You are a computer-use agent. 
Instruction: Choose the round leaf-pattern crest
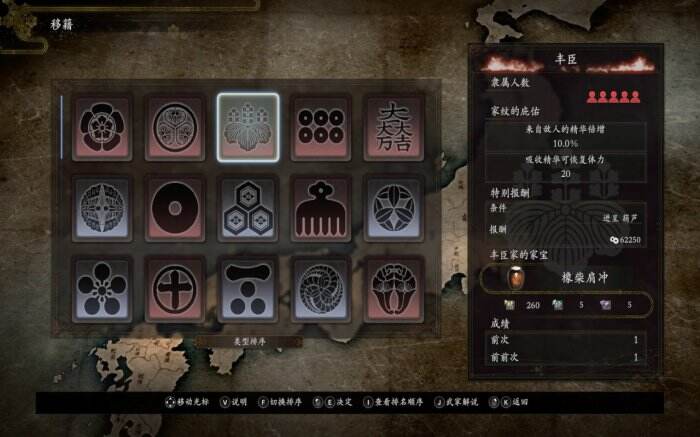pos(395,208)
